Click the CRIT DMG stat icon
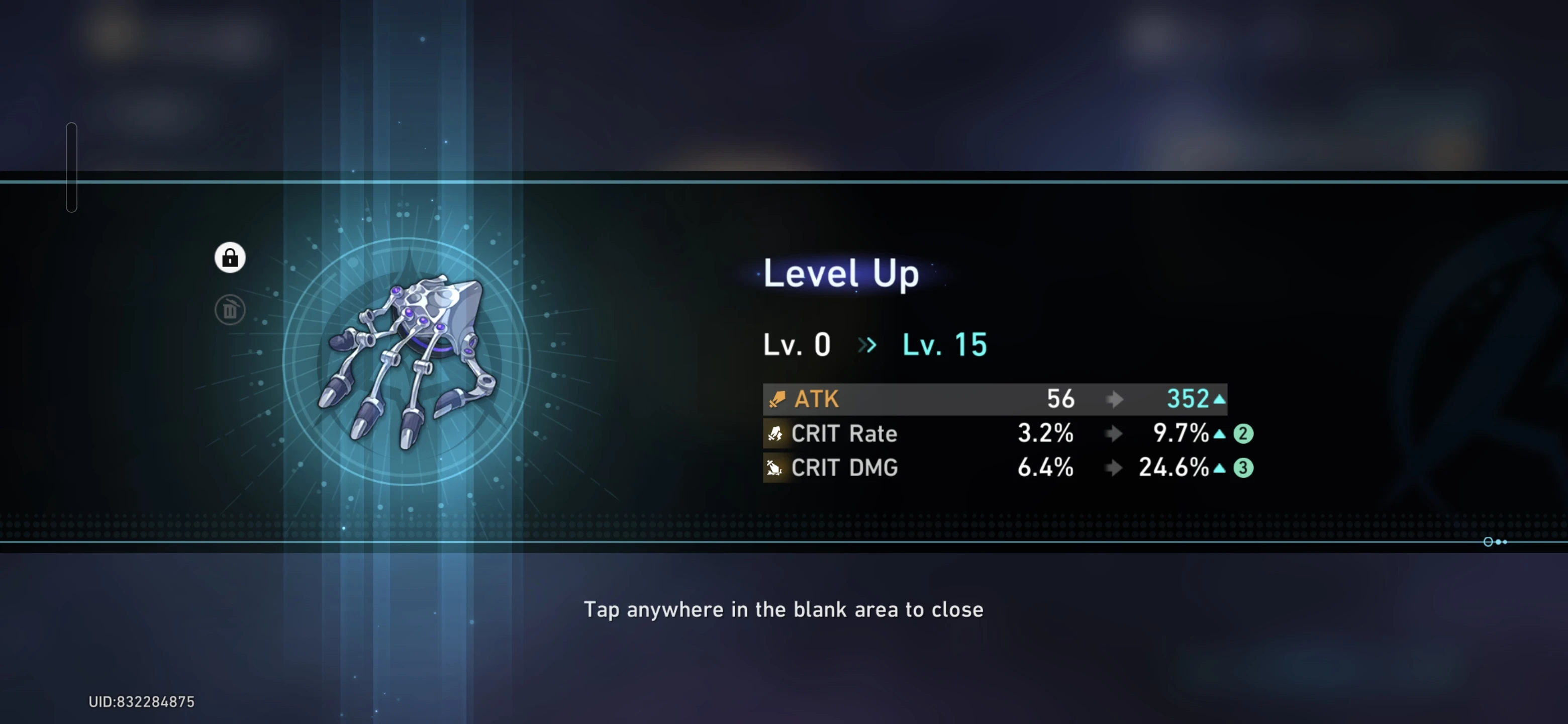The height and width of the screenshot is (724, 1568). click(x=775, y=468)
